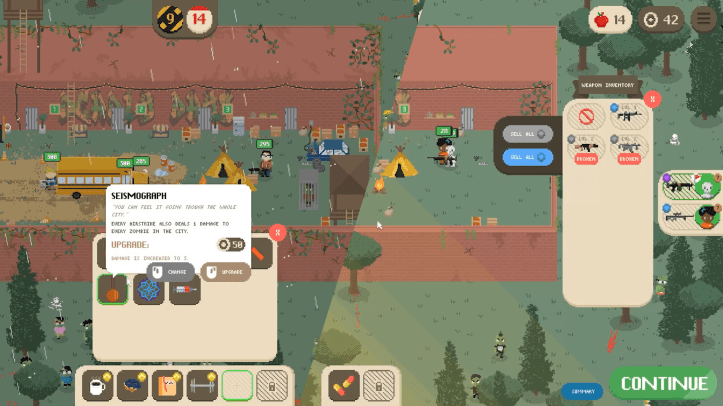
Task: Select the blue snowflake pattern item
Action: tap(149, 289)
